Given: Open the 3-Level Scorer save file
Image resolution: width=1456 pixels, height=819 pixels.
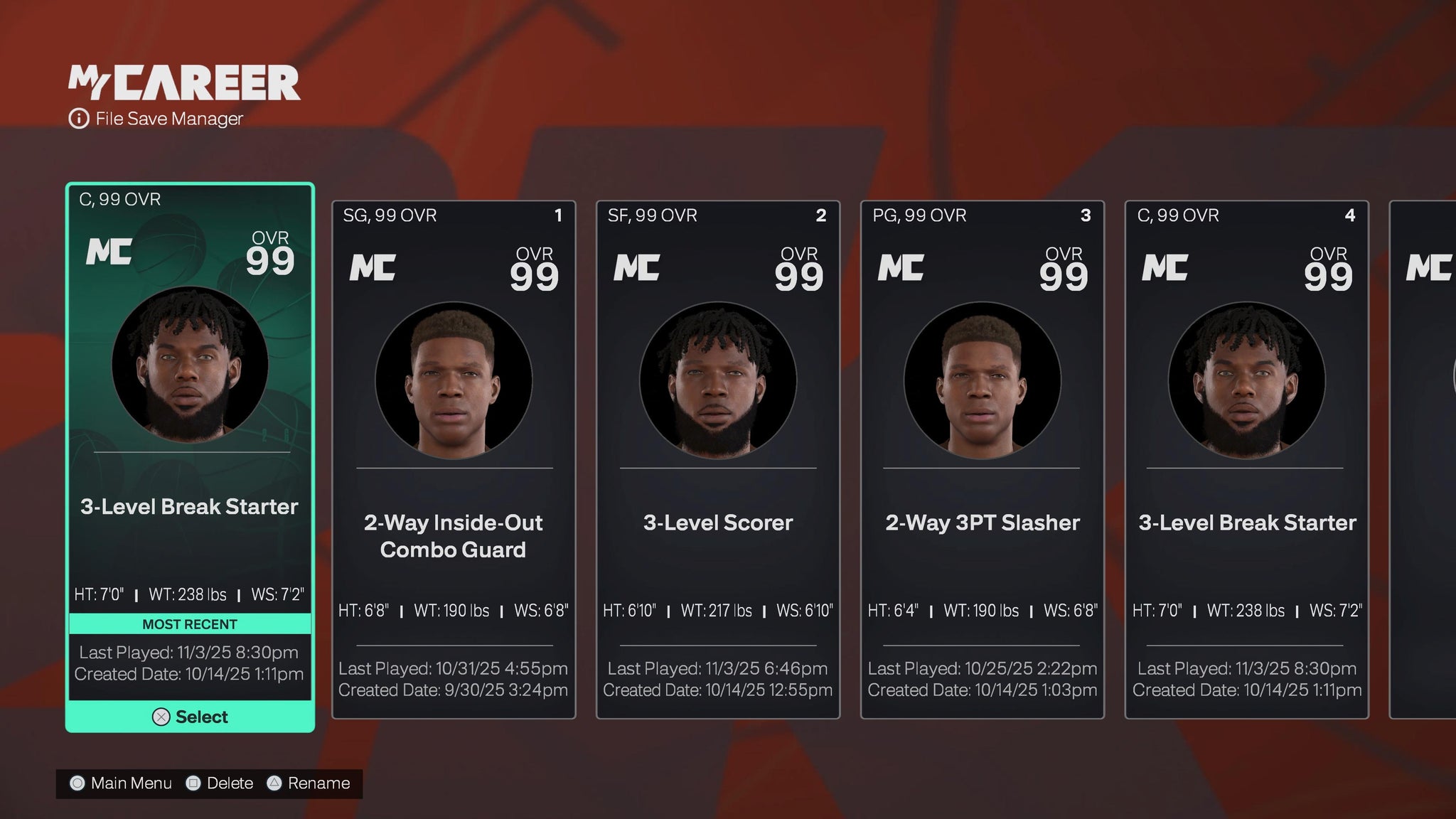Looking at the screenshot, I should coord(718,459).
